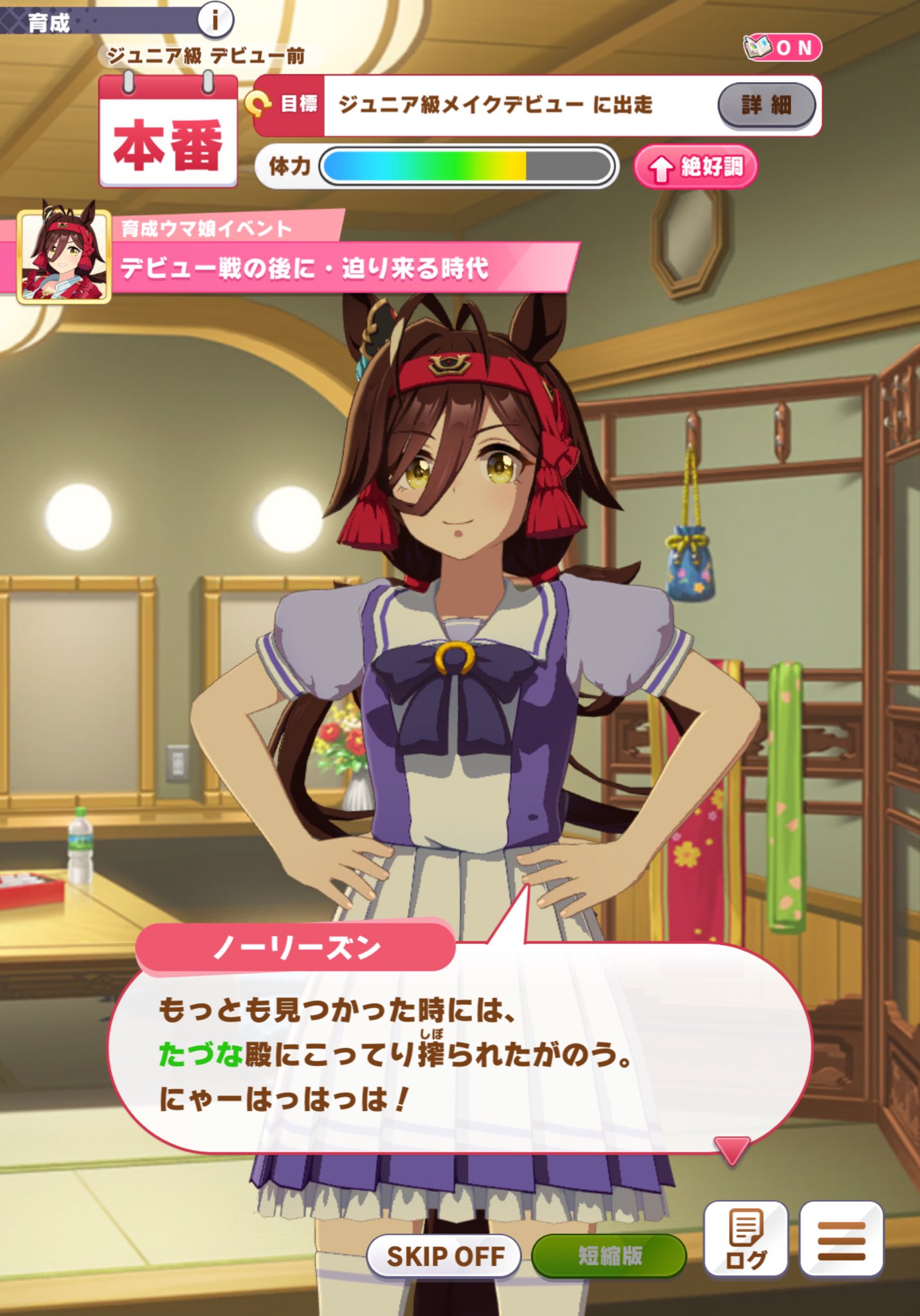Open the hamburger menu
Image resolution: width=920 pixels, height=1316 pixels.
tap(841, 1238)
